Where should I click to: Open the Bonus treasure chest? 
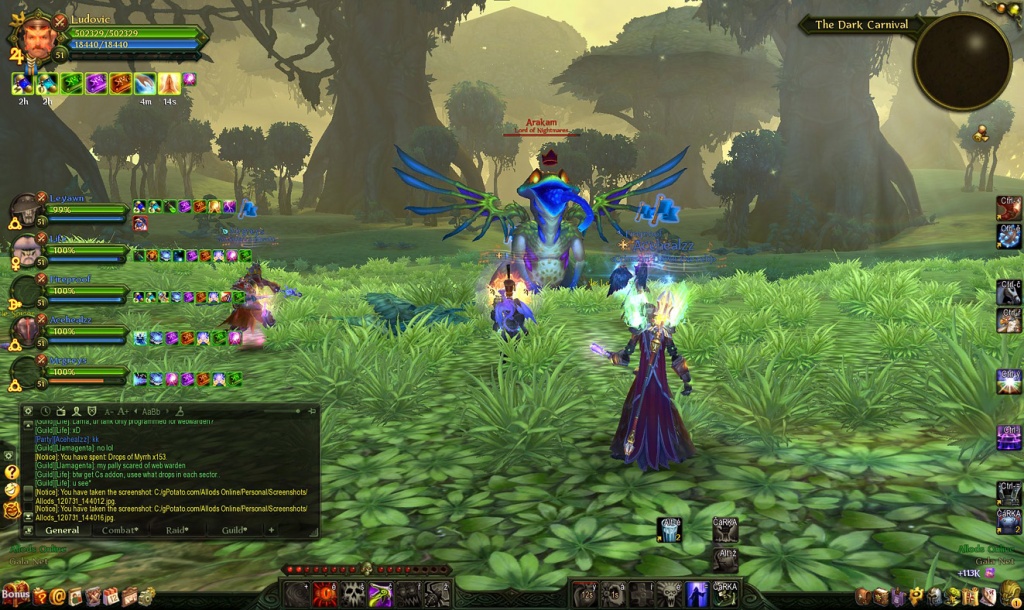pos(13,595)
